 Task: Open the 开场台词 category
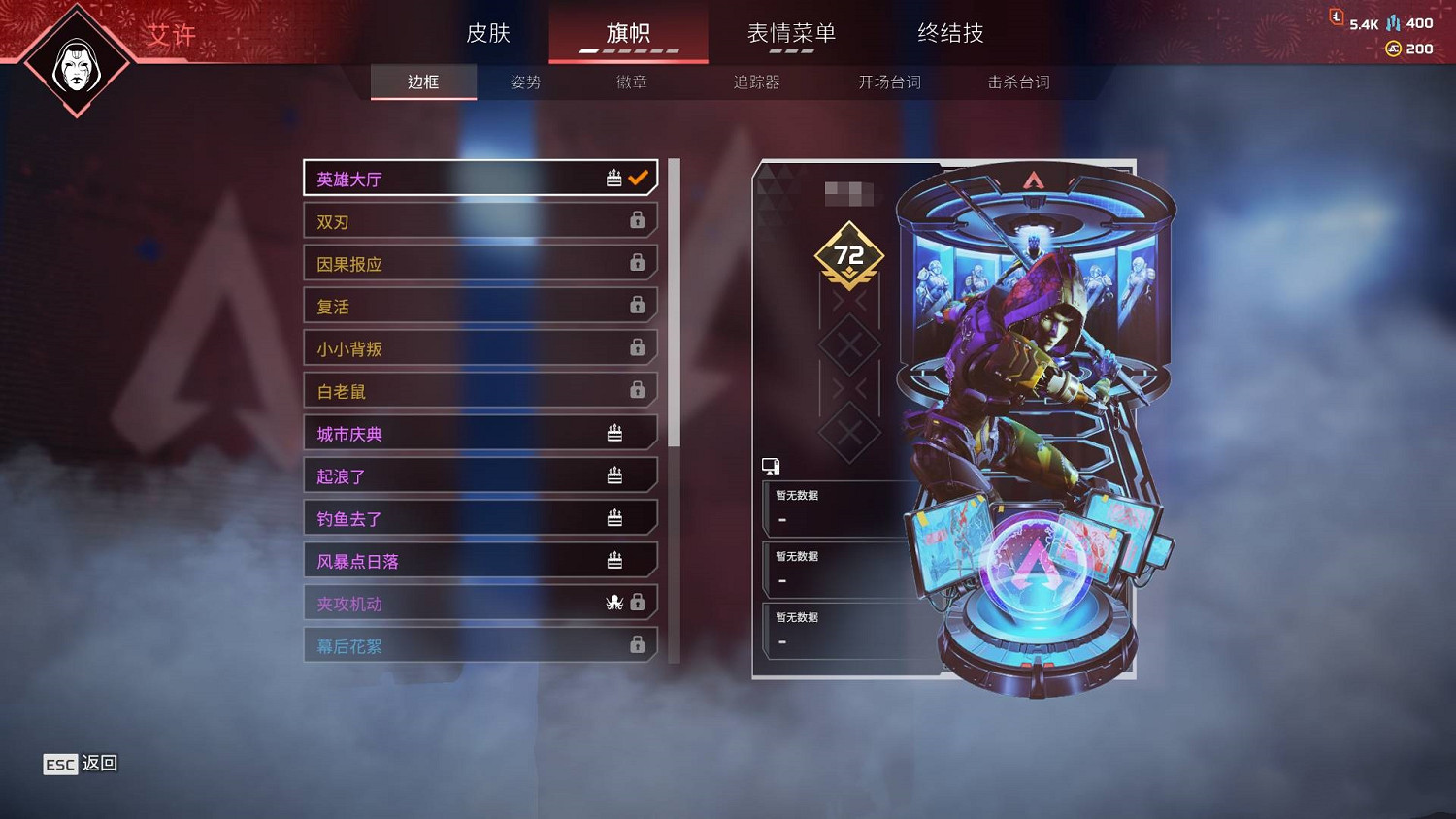[887, 82]
